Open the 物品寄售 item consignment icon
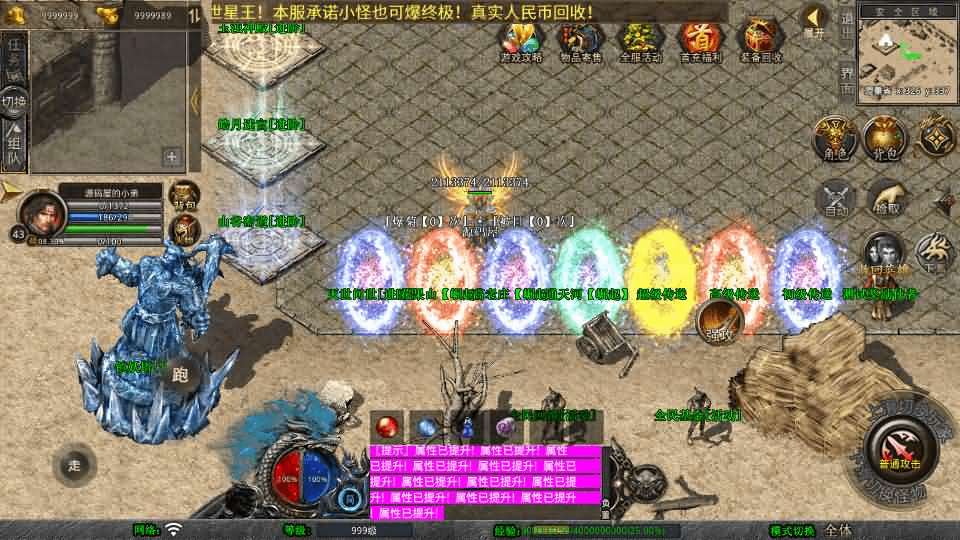The width and height of the screenshot is (960, 540). (582, 39)
